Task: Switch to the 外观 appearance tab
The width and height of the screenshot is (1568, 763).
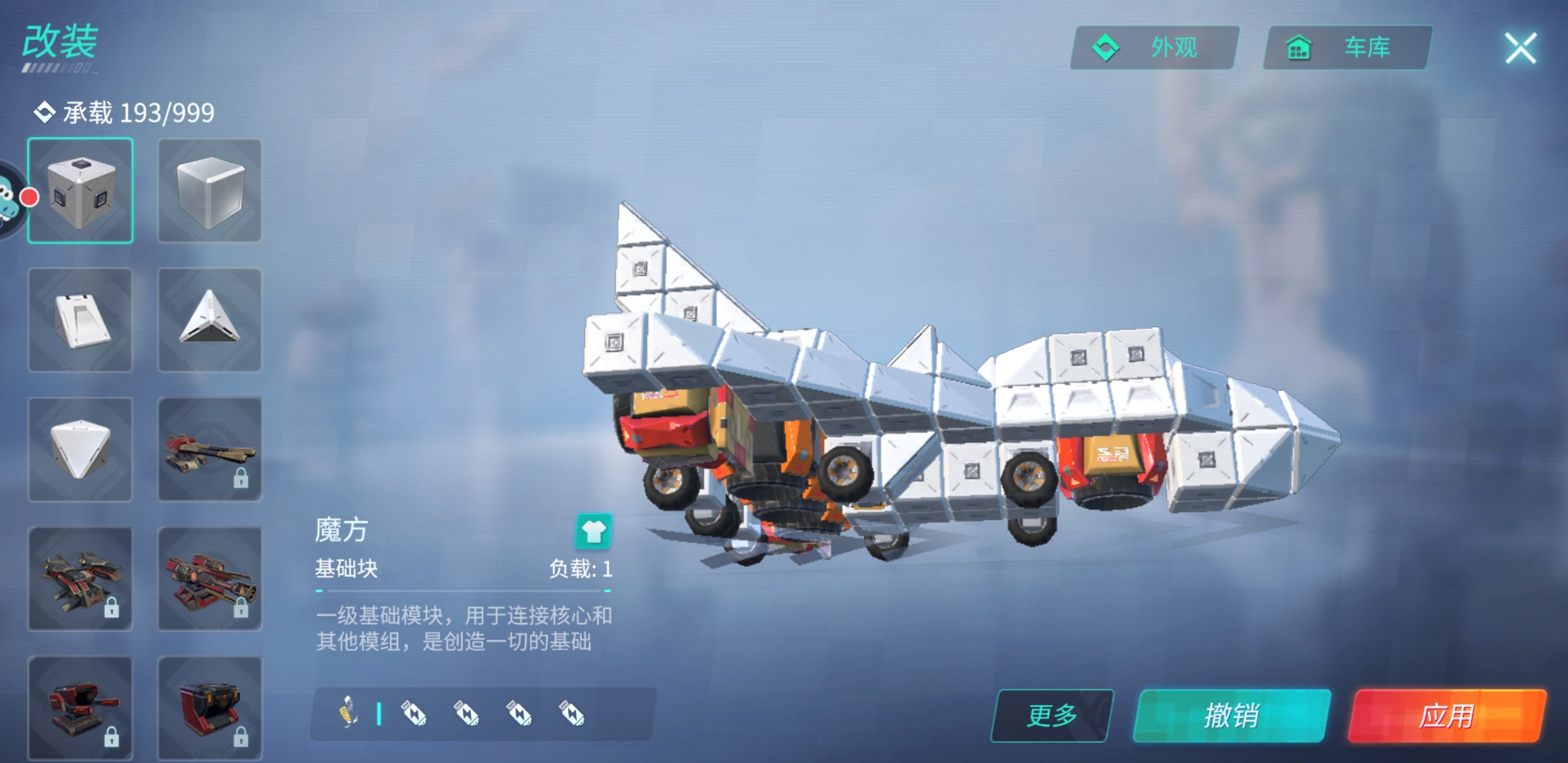Action: click(x=1155, y=48)
